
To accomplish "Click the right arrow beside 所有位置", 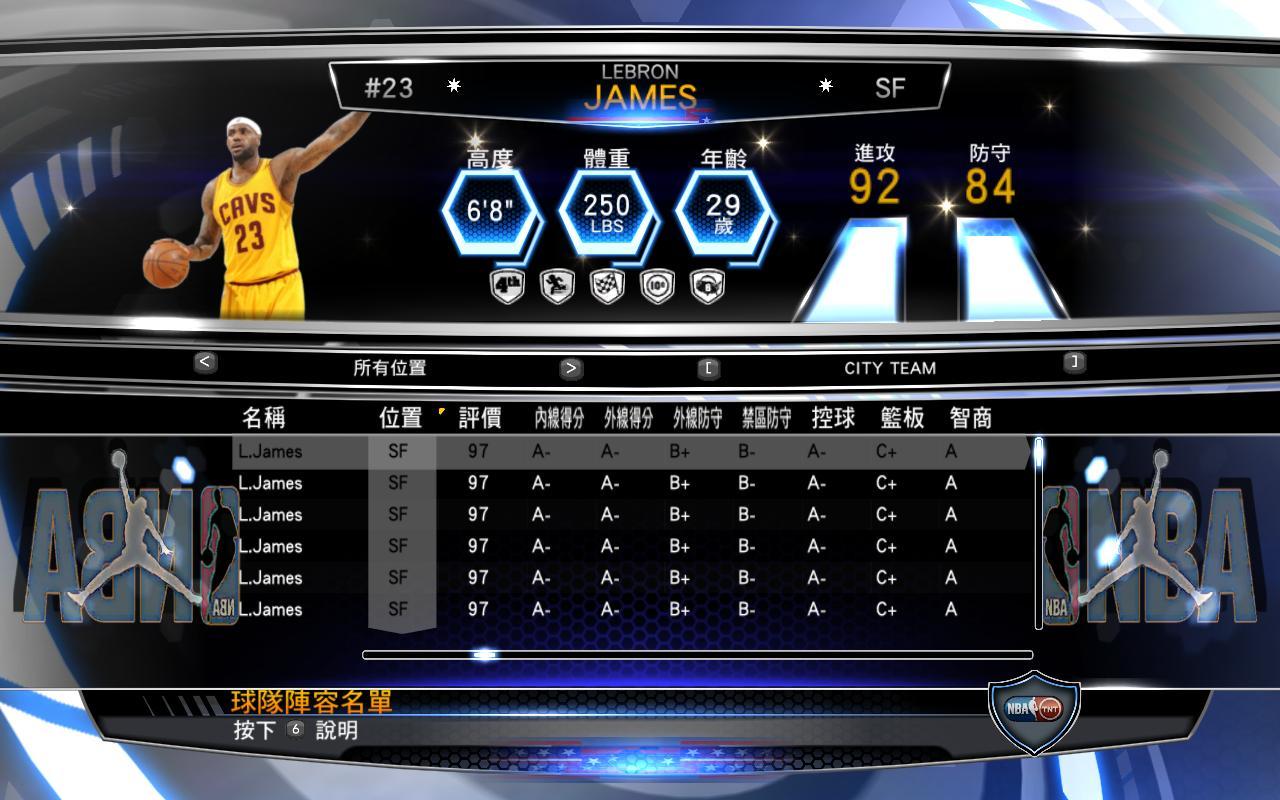I will pos(570,367).
